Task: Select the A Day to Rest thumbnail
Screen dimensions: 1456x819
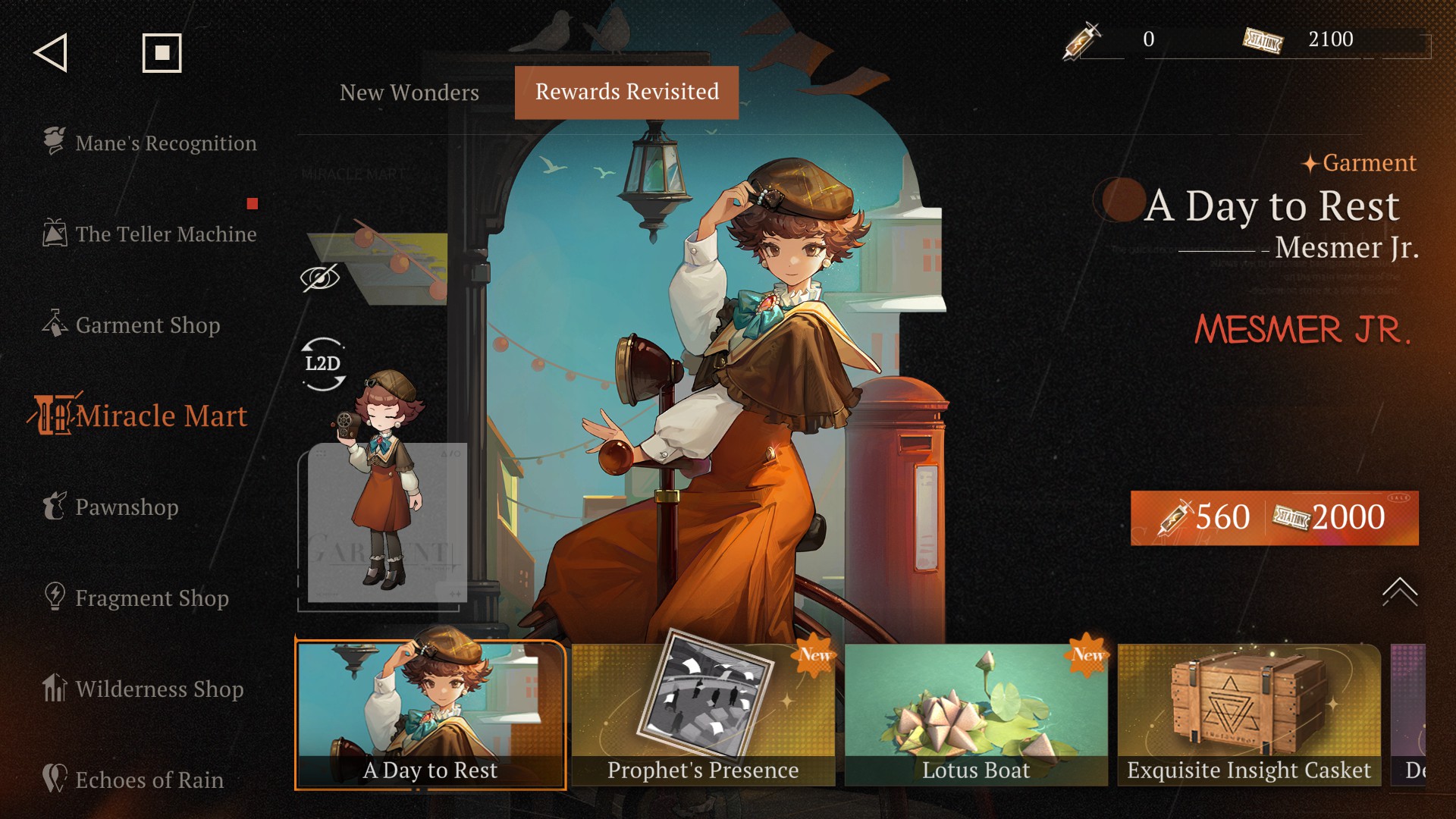Action: pos(430,714)
